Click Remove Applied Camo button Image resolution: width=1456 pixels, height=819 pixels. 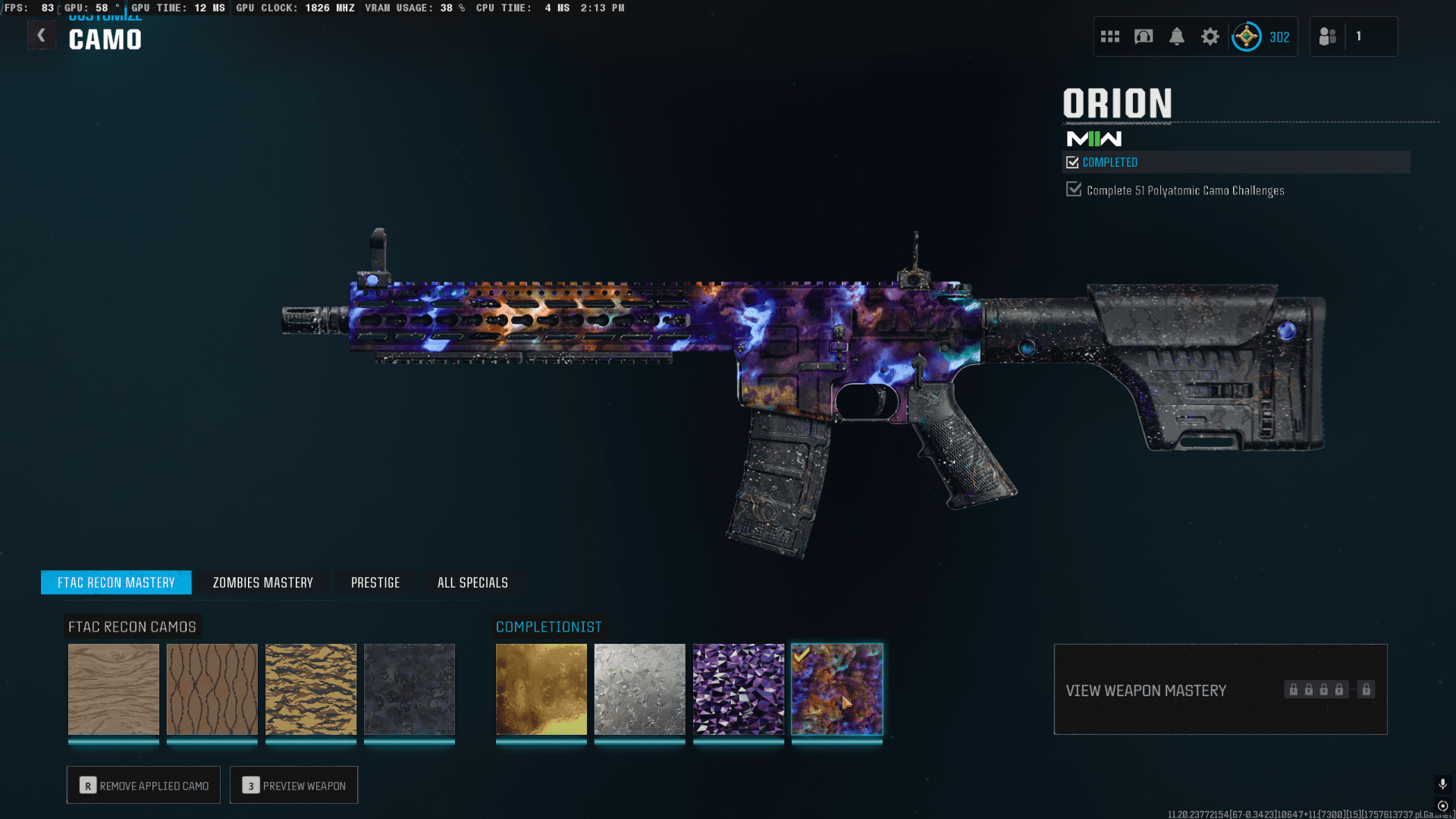pos(143,786)
